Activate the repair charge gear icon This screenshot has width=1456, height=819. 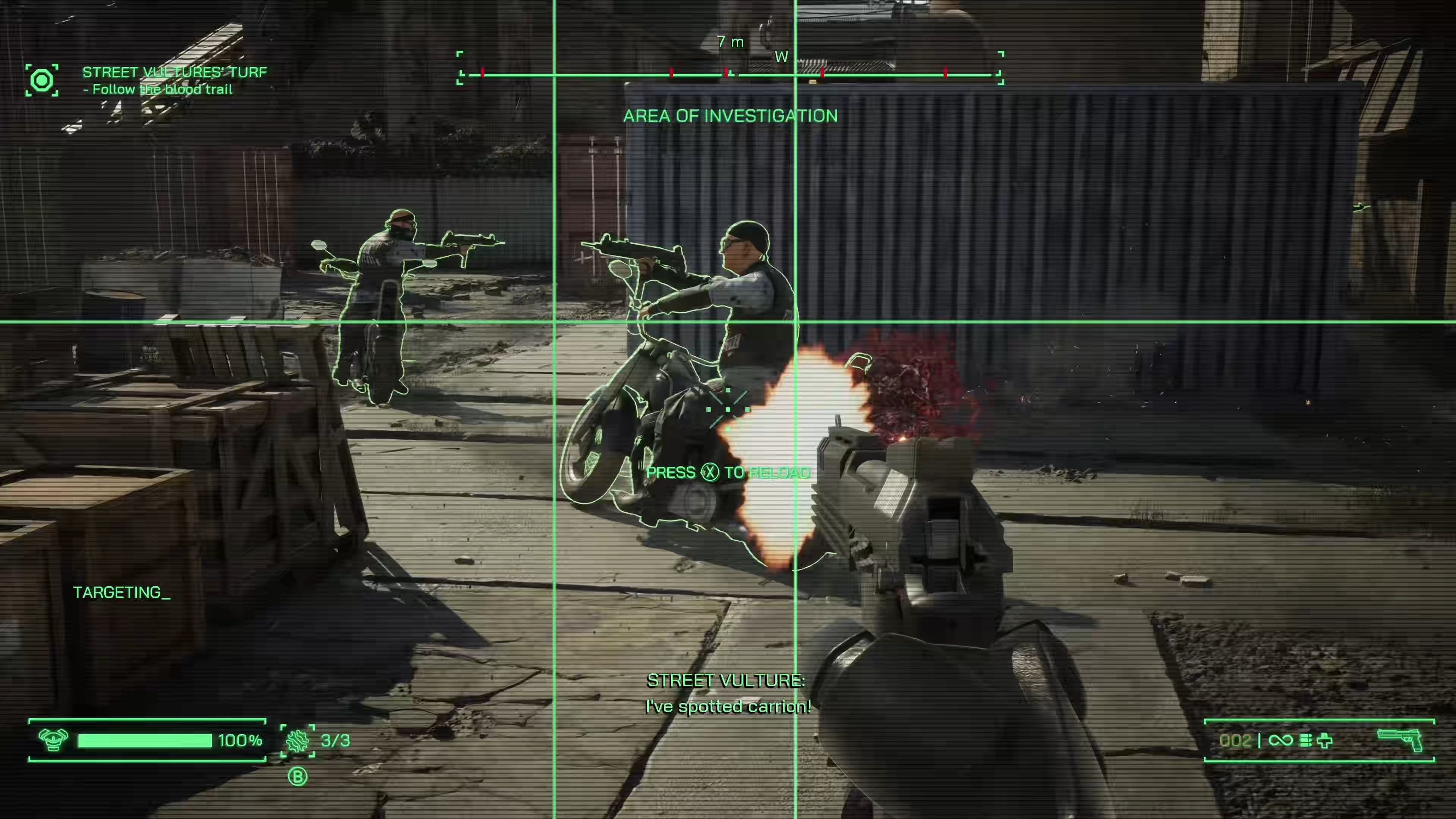(x=298, y=740)
